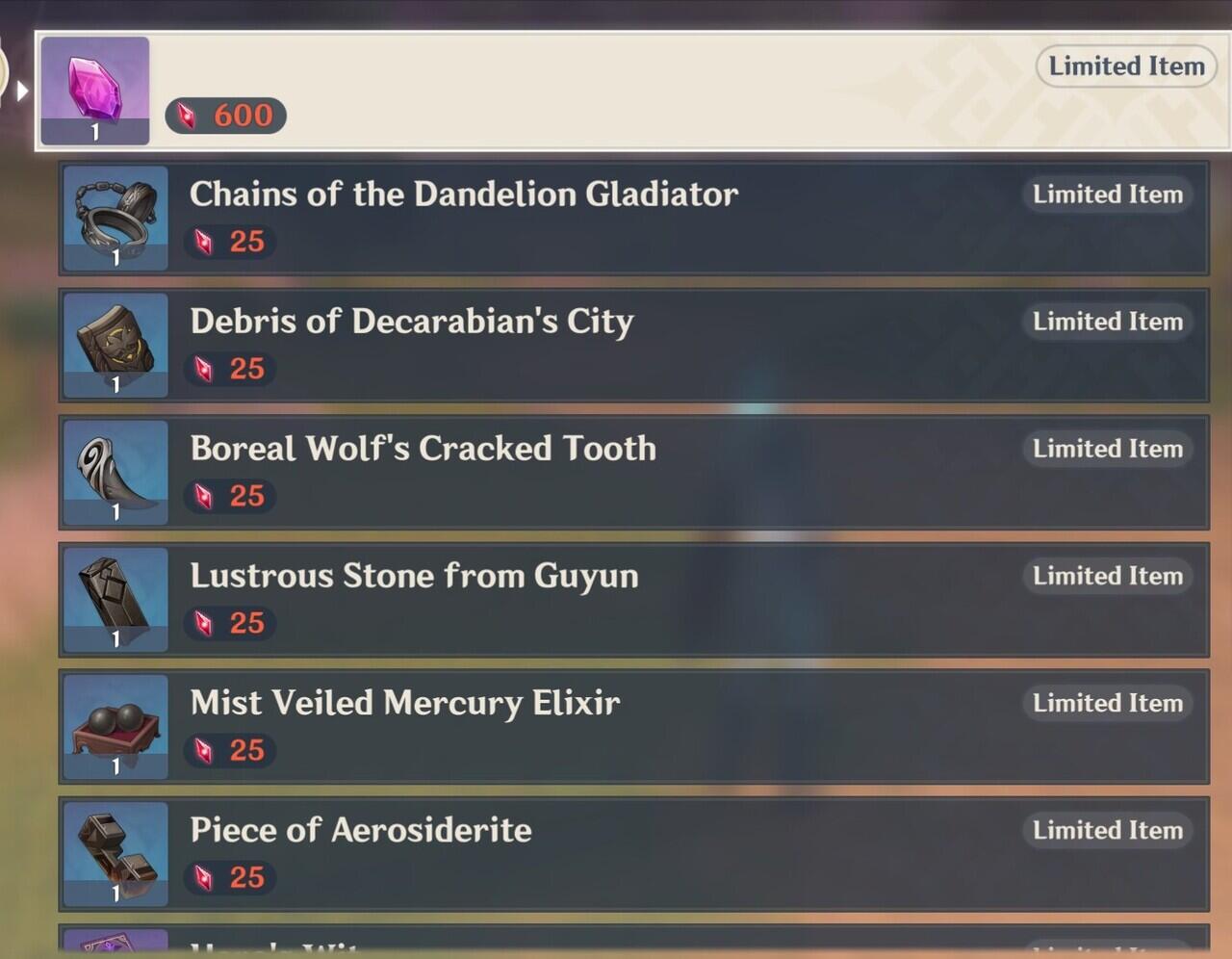Select Debris of Decarabian's City
1232x959 pixels.
tap(632, 346)
